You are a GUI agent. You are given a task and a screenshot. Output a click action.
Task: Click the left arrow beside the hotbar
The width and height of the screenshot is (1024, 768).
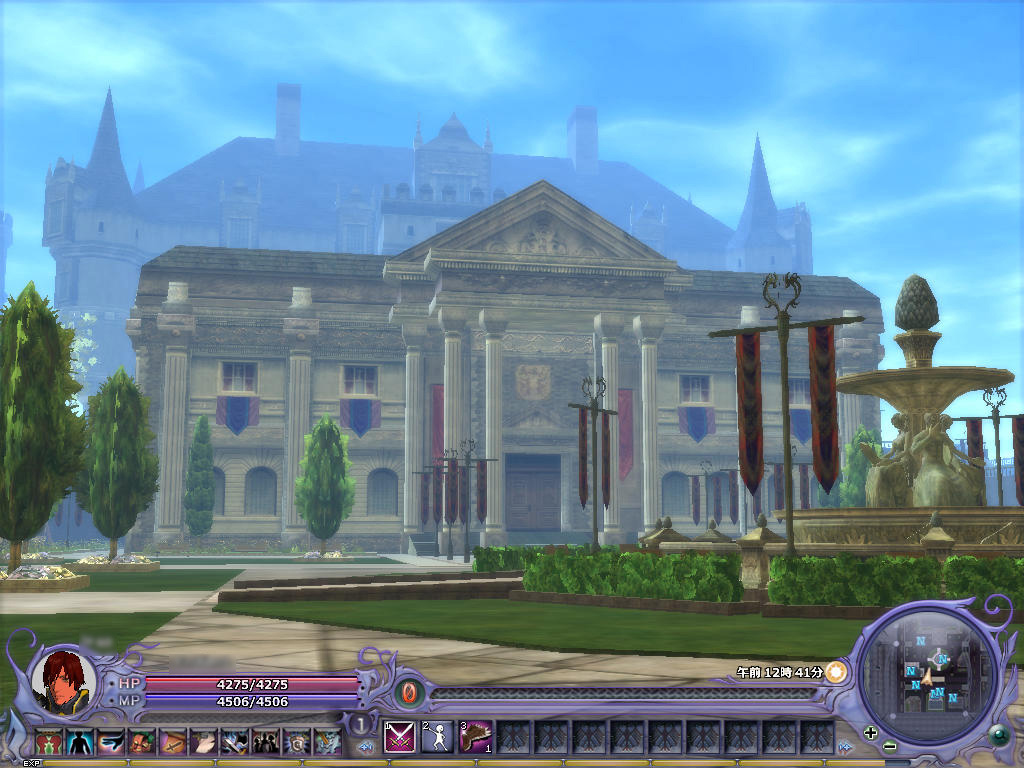coord(366,746)
